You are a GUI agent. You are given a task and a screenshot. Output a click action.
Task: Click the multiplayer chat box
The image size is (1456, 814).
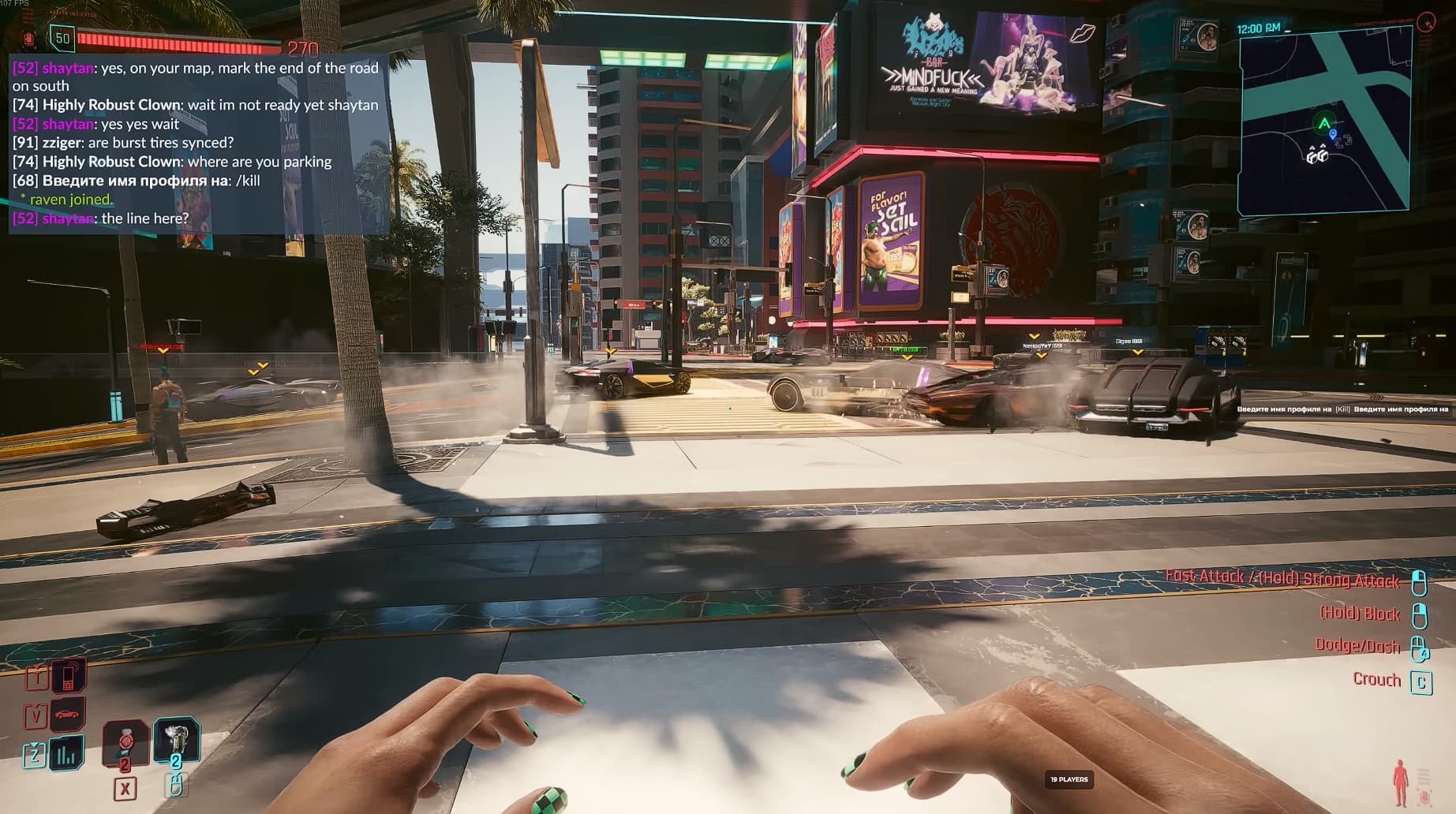click(x=197, y=143)
